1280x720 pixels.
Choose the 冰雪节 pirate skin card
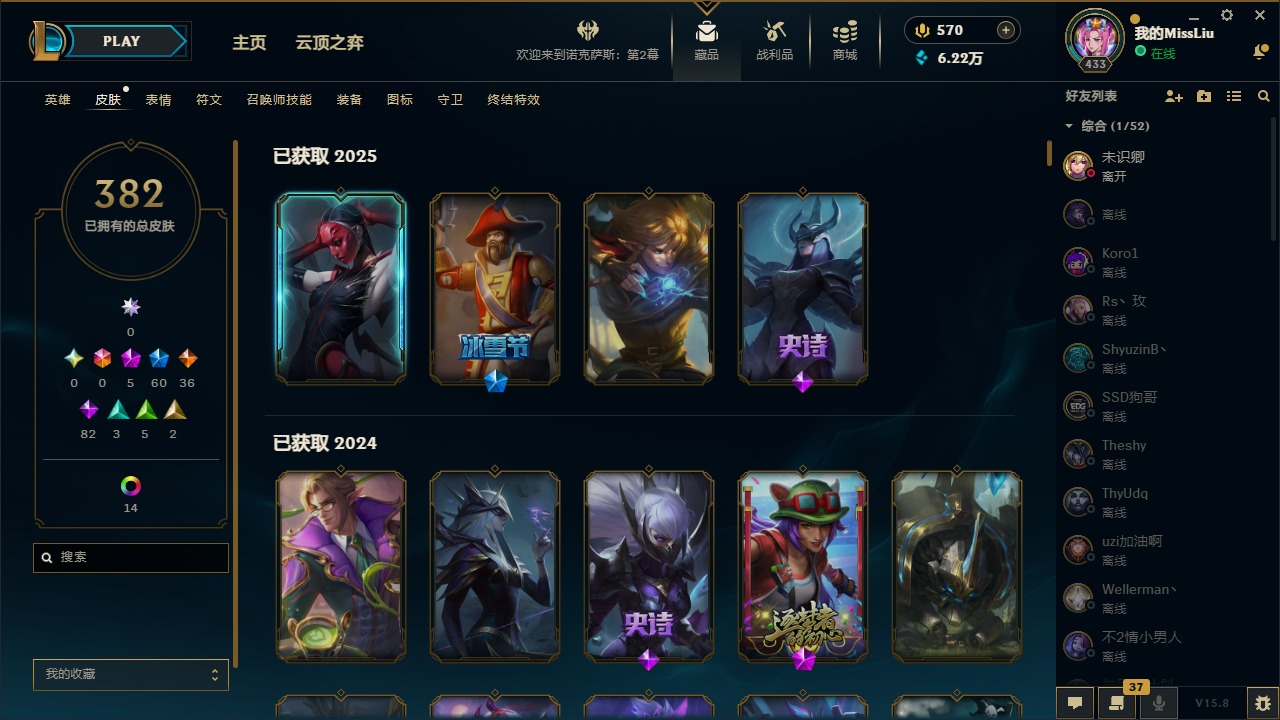pyautogui.click(x=495, y=288)
